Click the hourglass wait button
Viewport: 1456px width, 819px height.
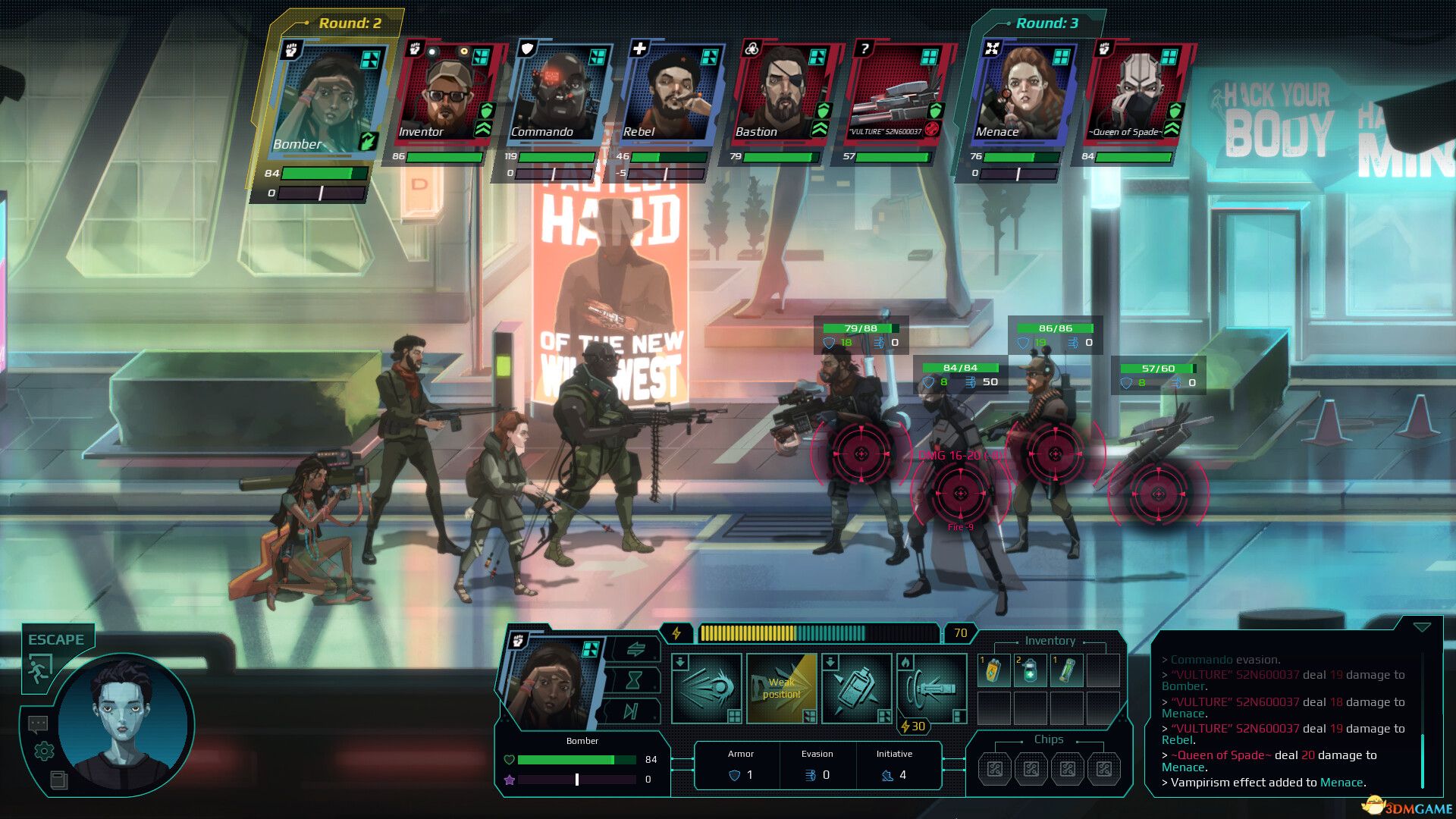[633, 680]
